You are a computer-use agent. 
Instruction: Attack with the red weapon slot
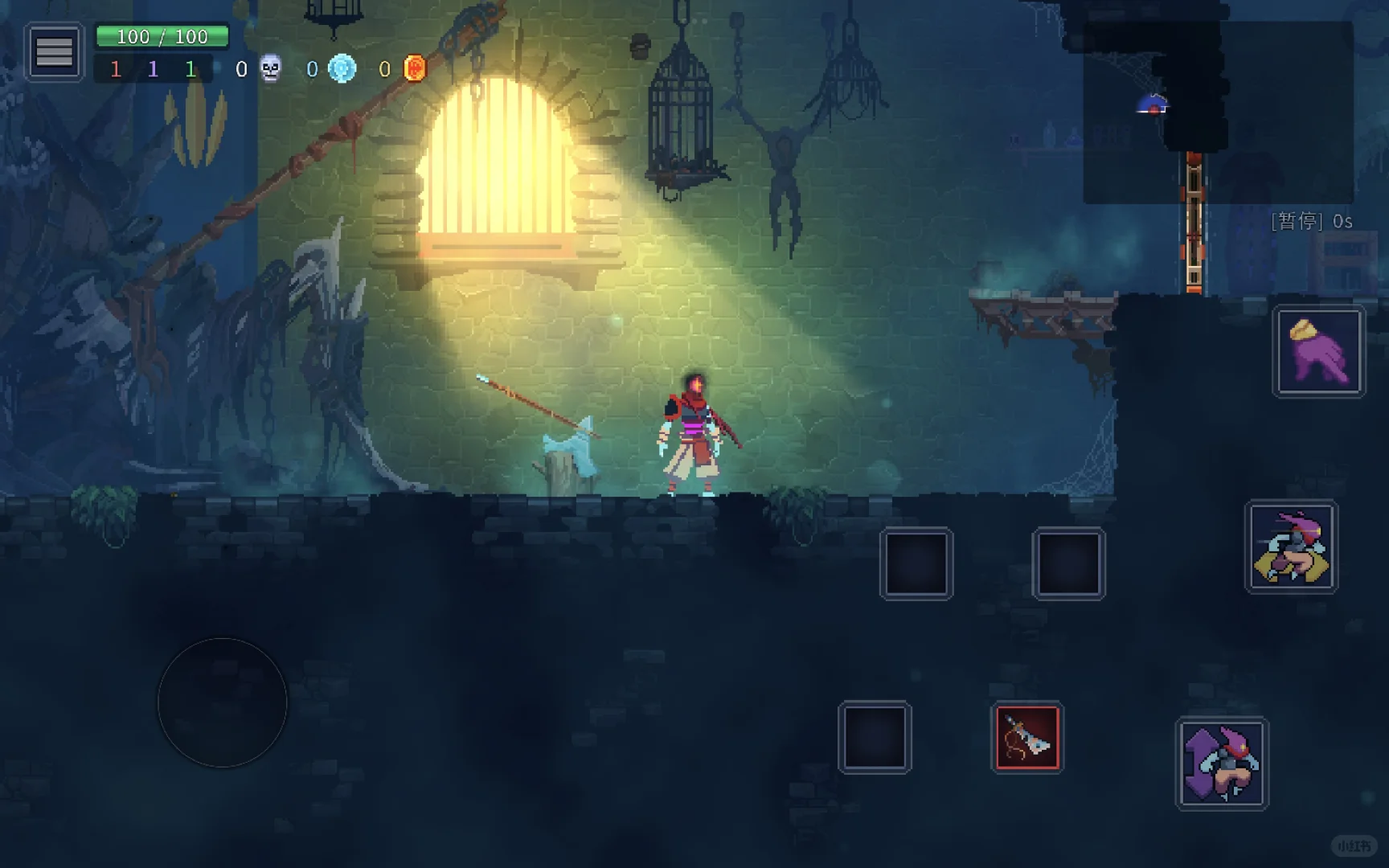point(1027,738)
